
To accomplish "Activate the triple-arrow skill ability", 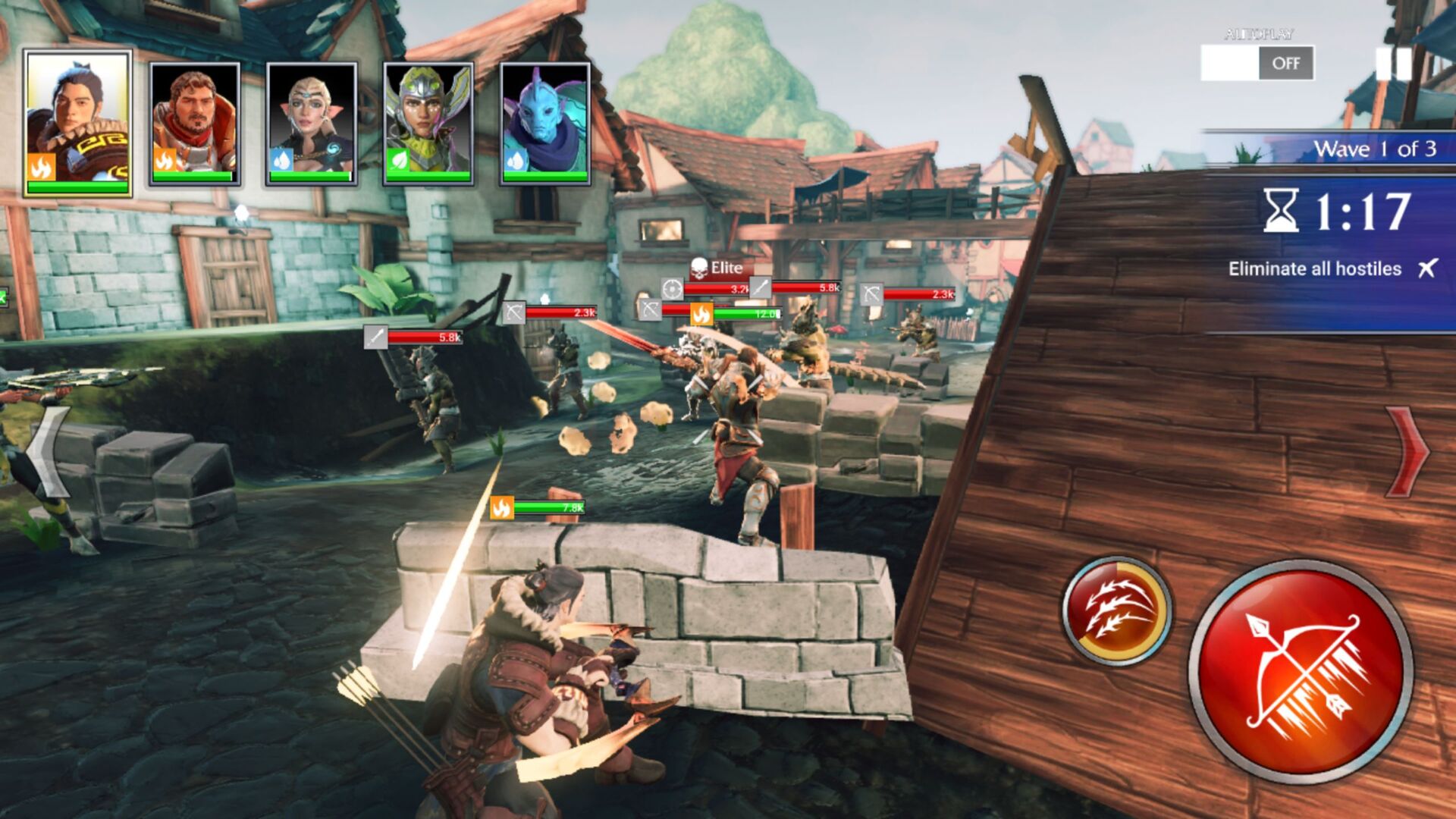I will pyautogui.click(x=1116, y=610).
